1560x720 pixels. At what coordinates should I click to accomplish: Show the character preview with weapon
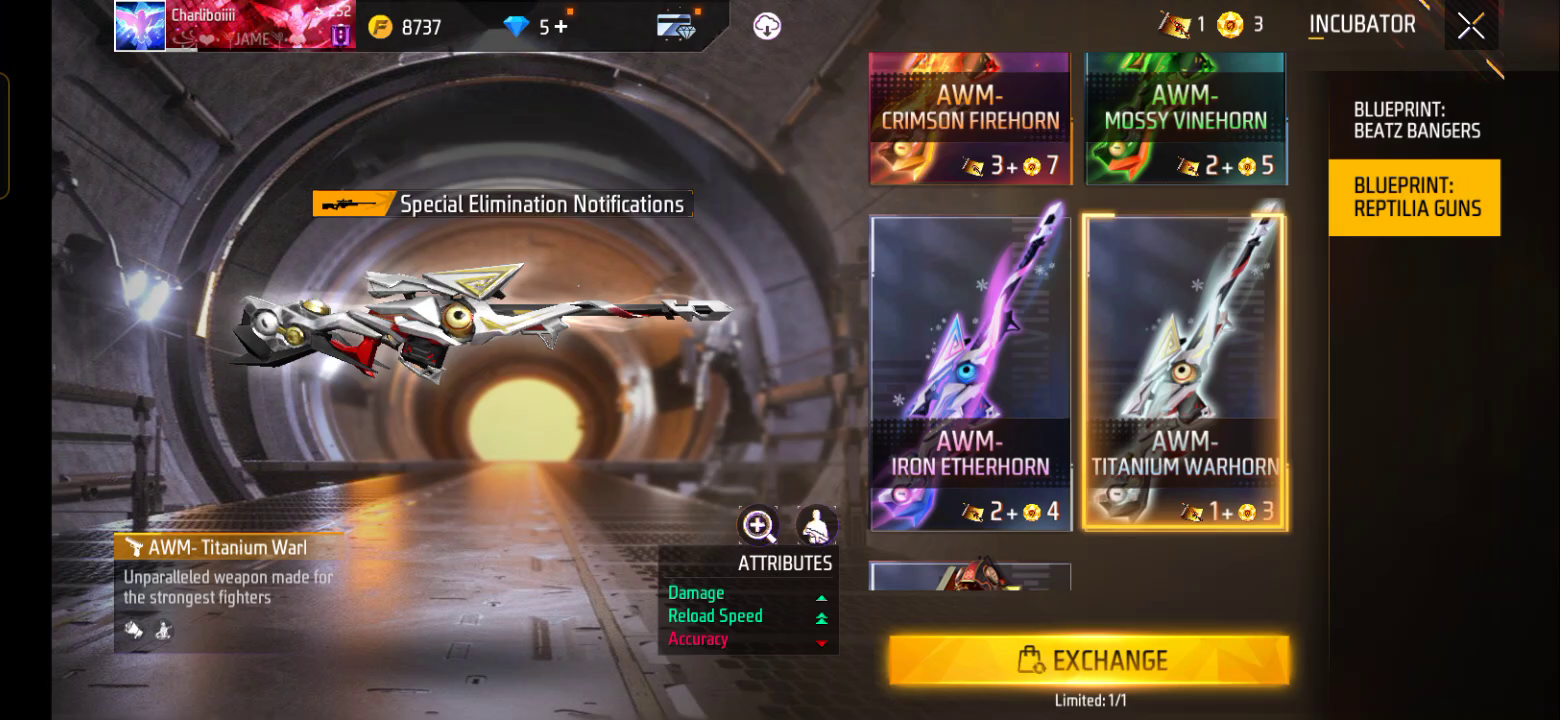[x=816, y=525]
